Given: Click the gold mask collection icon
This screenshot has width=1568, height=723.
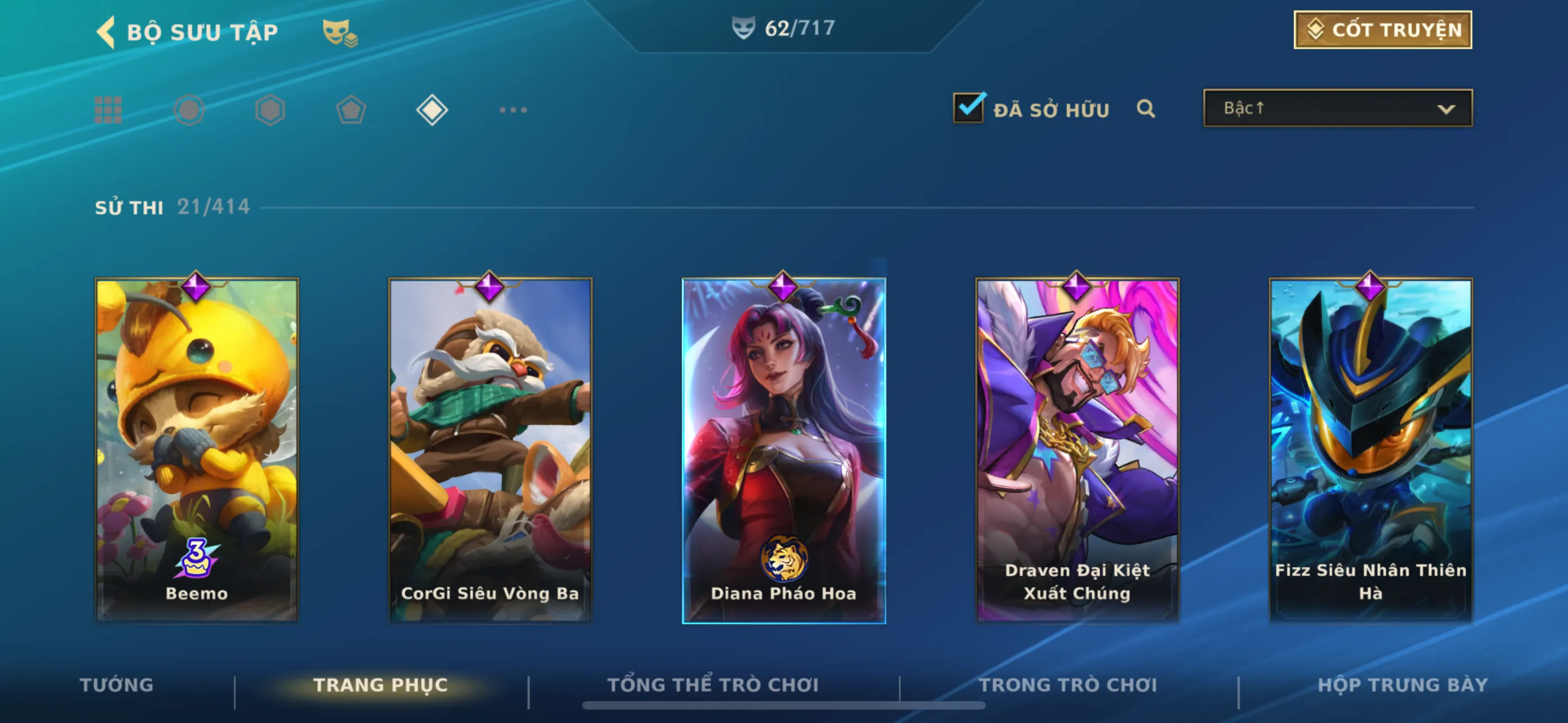Looking at the screenshot, I should (339, 33).
